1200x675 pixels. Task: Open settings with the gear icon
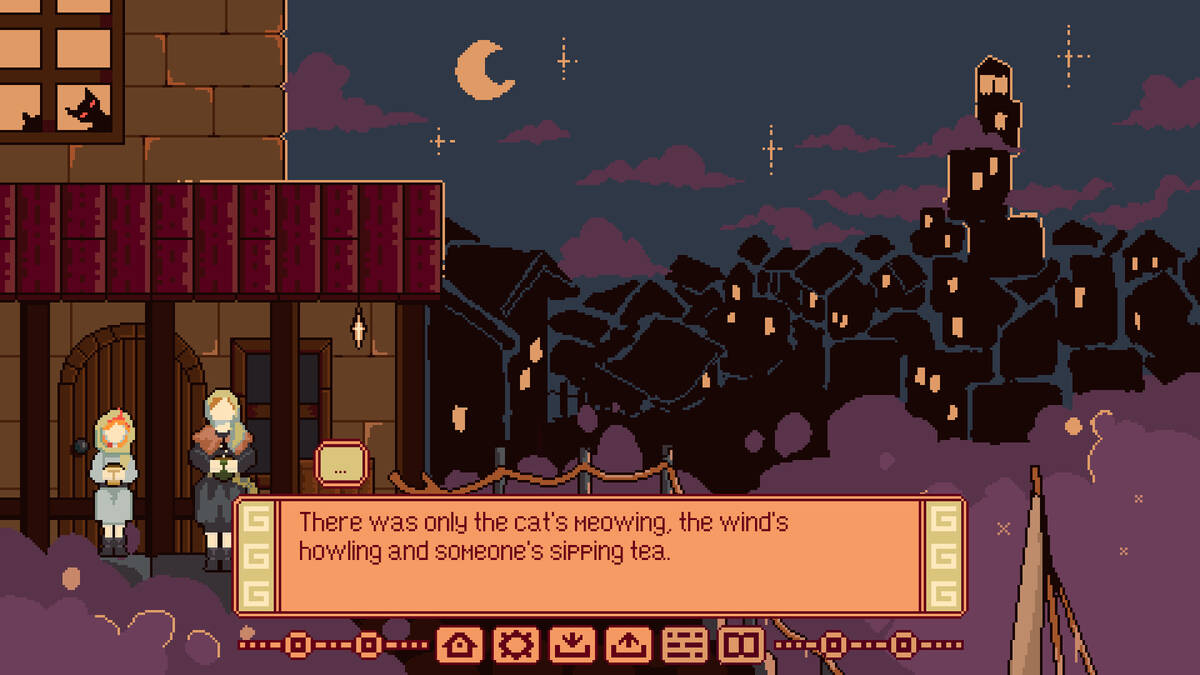(515, 645)
